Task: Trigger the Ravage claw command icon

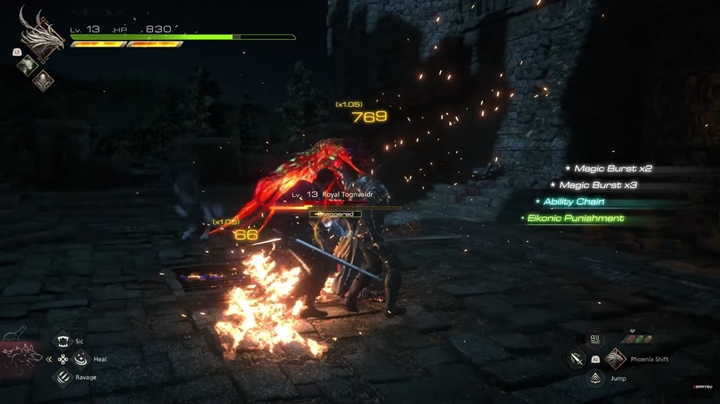Action: point(63,377)
